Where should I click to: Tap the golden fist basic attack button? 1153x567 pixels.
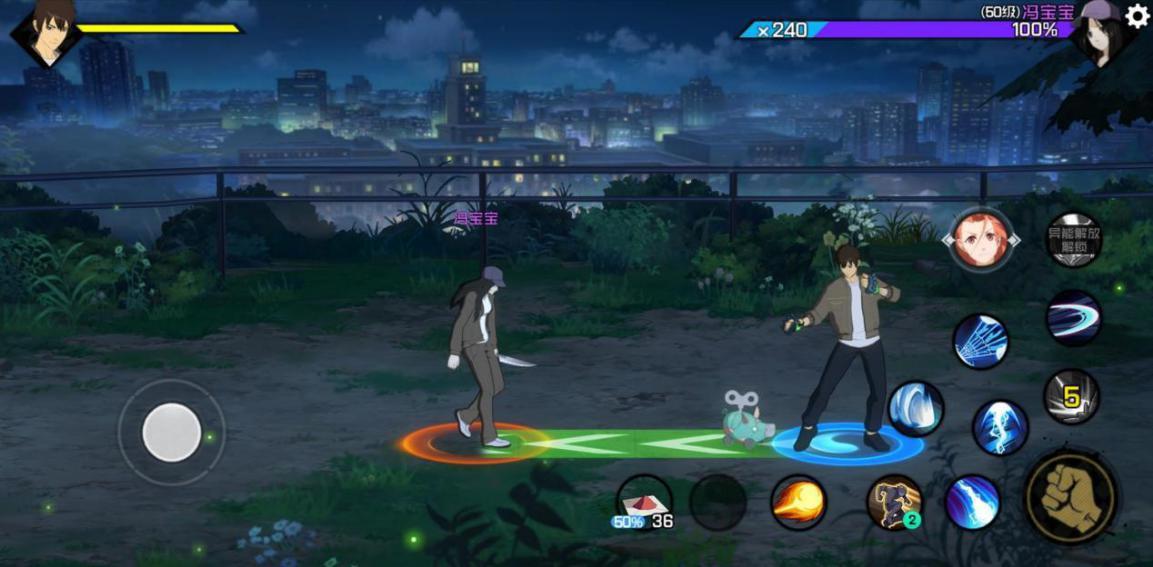(1071, 497)
